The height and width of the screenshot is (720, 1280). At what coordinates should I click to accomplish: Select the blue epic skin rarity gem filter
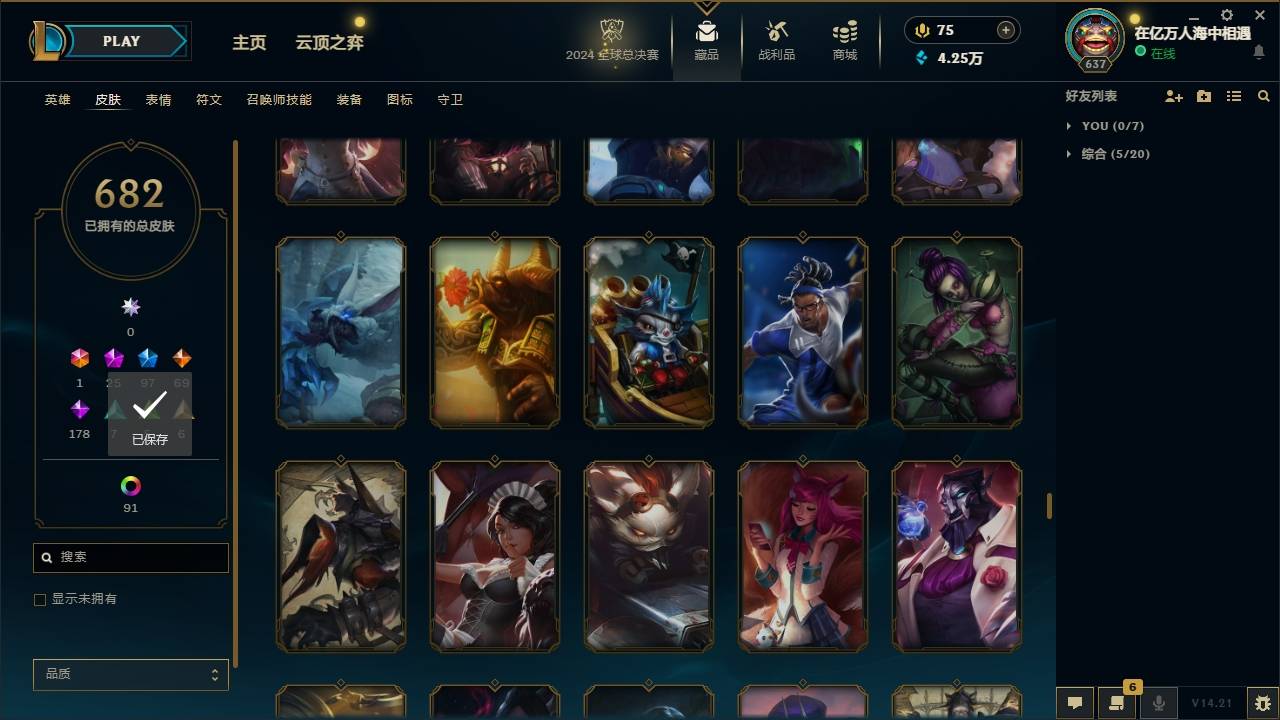(x=148, y=357)
